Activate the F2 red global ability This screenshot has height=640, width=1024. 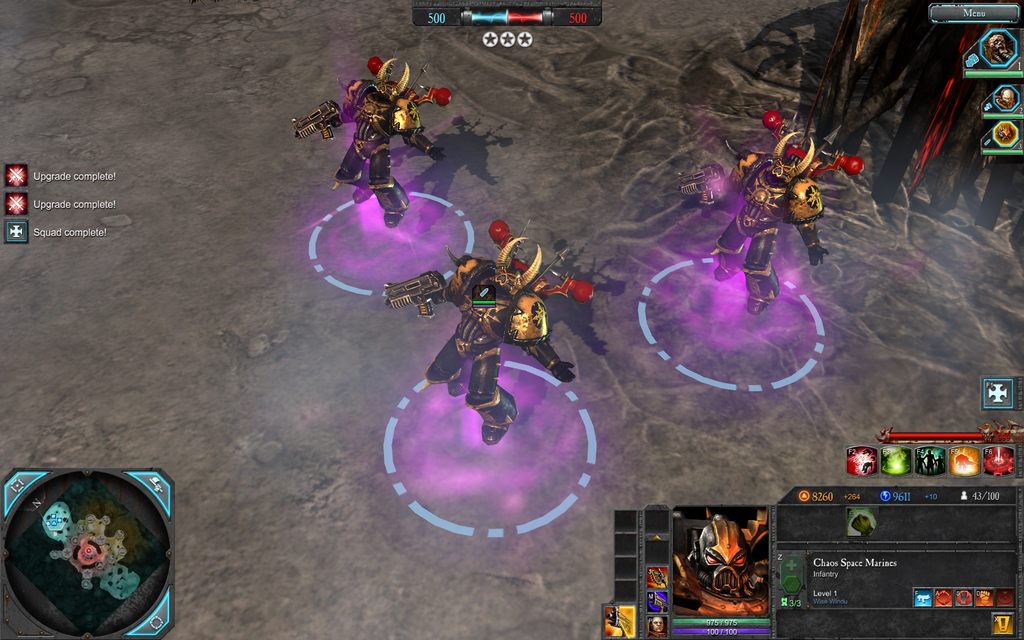[x=861, y=461]
